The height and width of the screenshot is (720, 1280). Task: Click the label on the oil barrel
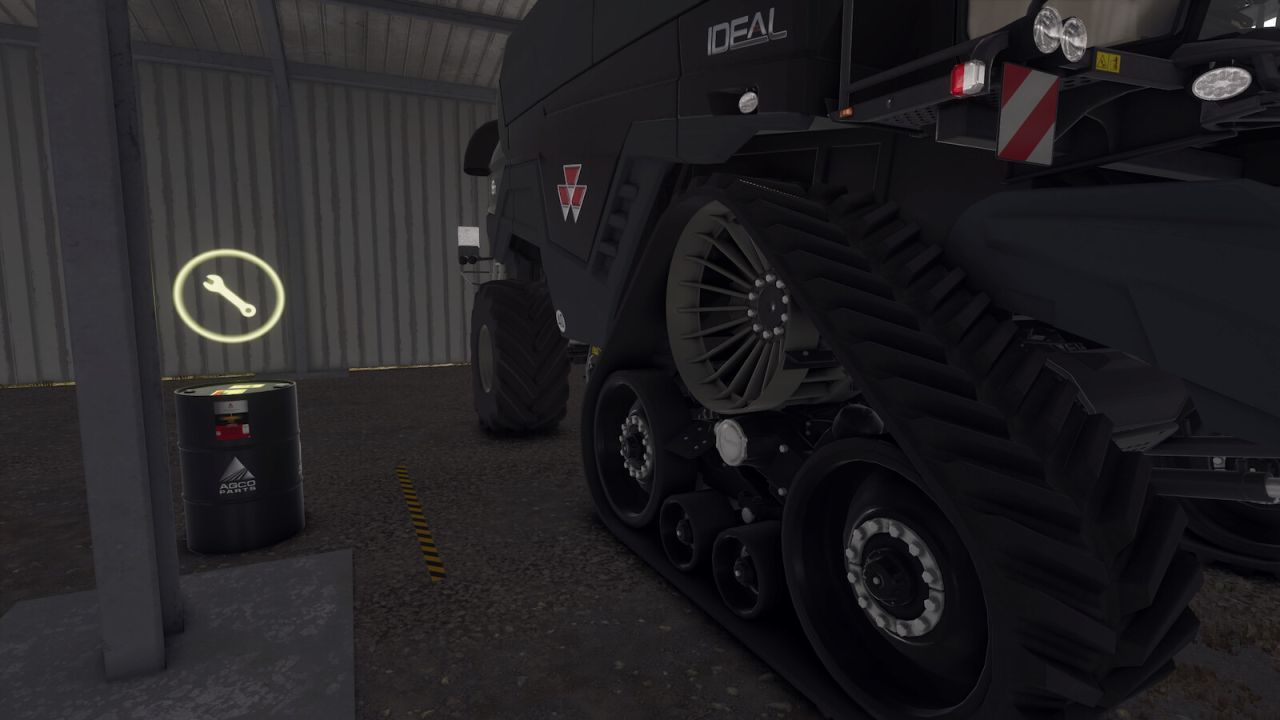pos(231,420)
